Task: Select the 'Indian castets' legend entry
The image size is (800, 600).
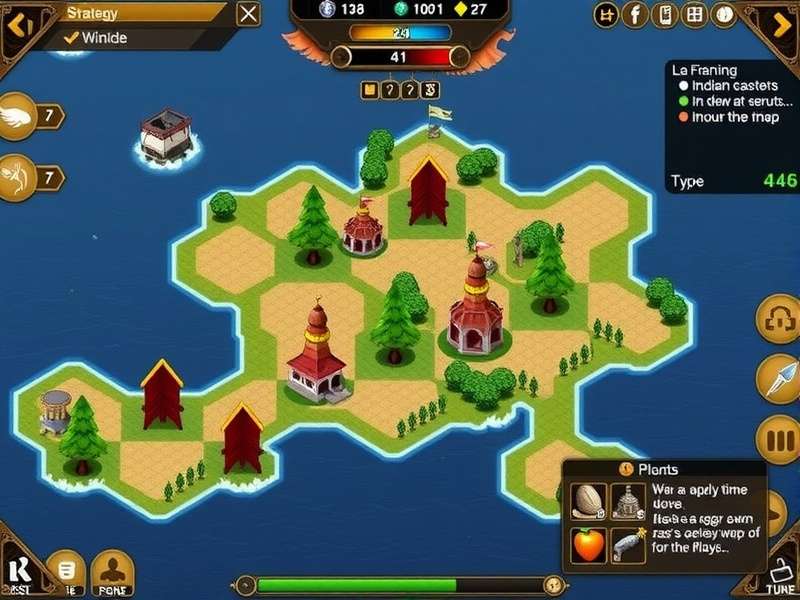Action: (727, 86)
